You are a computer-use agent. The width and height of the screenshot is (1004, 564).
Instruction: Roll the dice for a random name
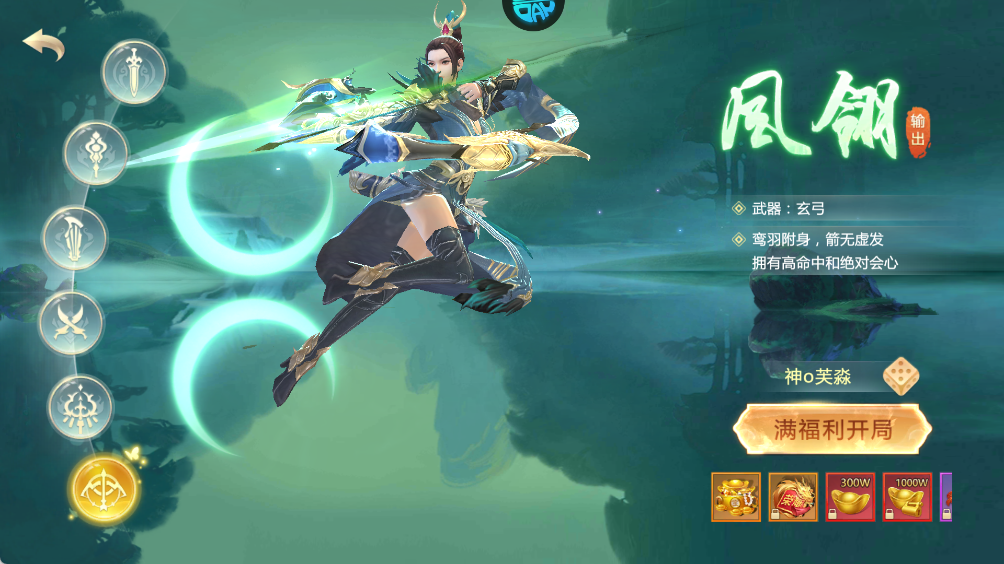click(x=900, y=377)
